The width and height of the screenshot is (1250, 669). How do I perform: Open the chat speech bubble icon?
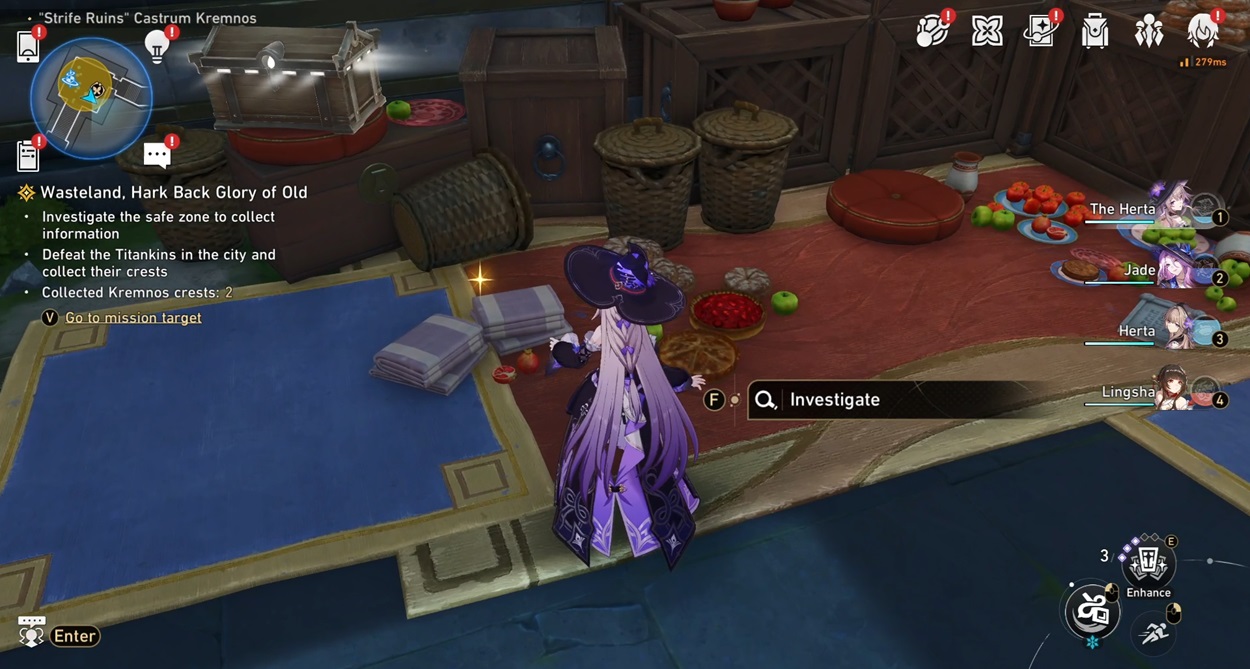tap(157, 155)
